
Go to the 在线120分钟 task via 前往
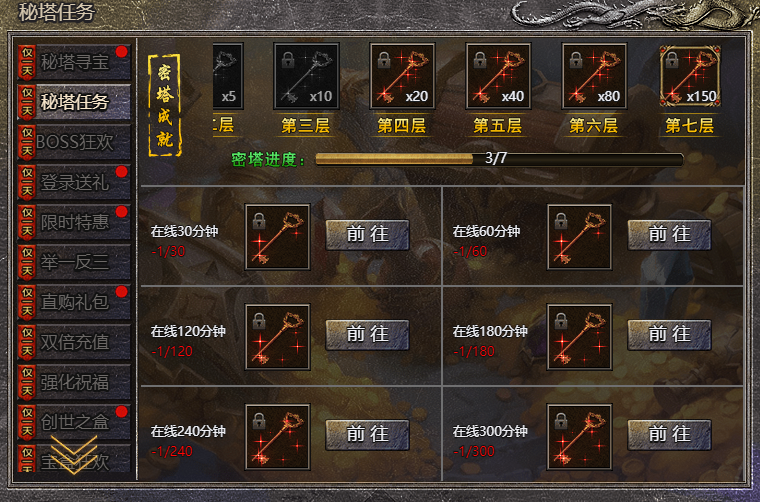(x=367, y=335)
